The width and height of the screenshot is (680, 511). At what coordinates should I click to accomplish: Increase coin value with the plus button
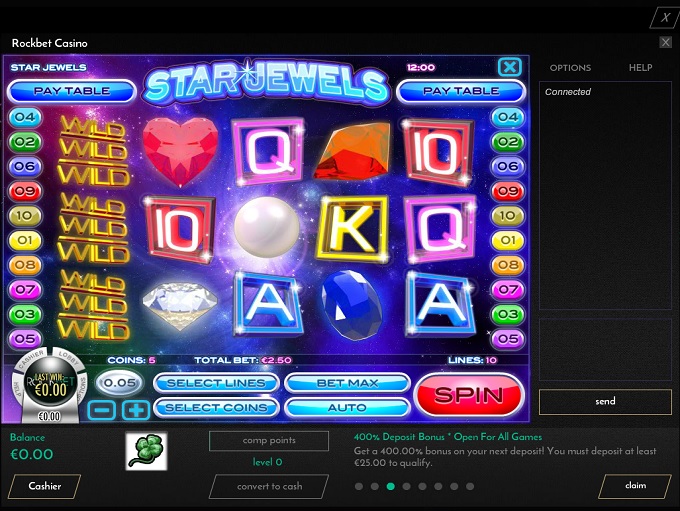(136, 409)
